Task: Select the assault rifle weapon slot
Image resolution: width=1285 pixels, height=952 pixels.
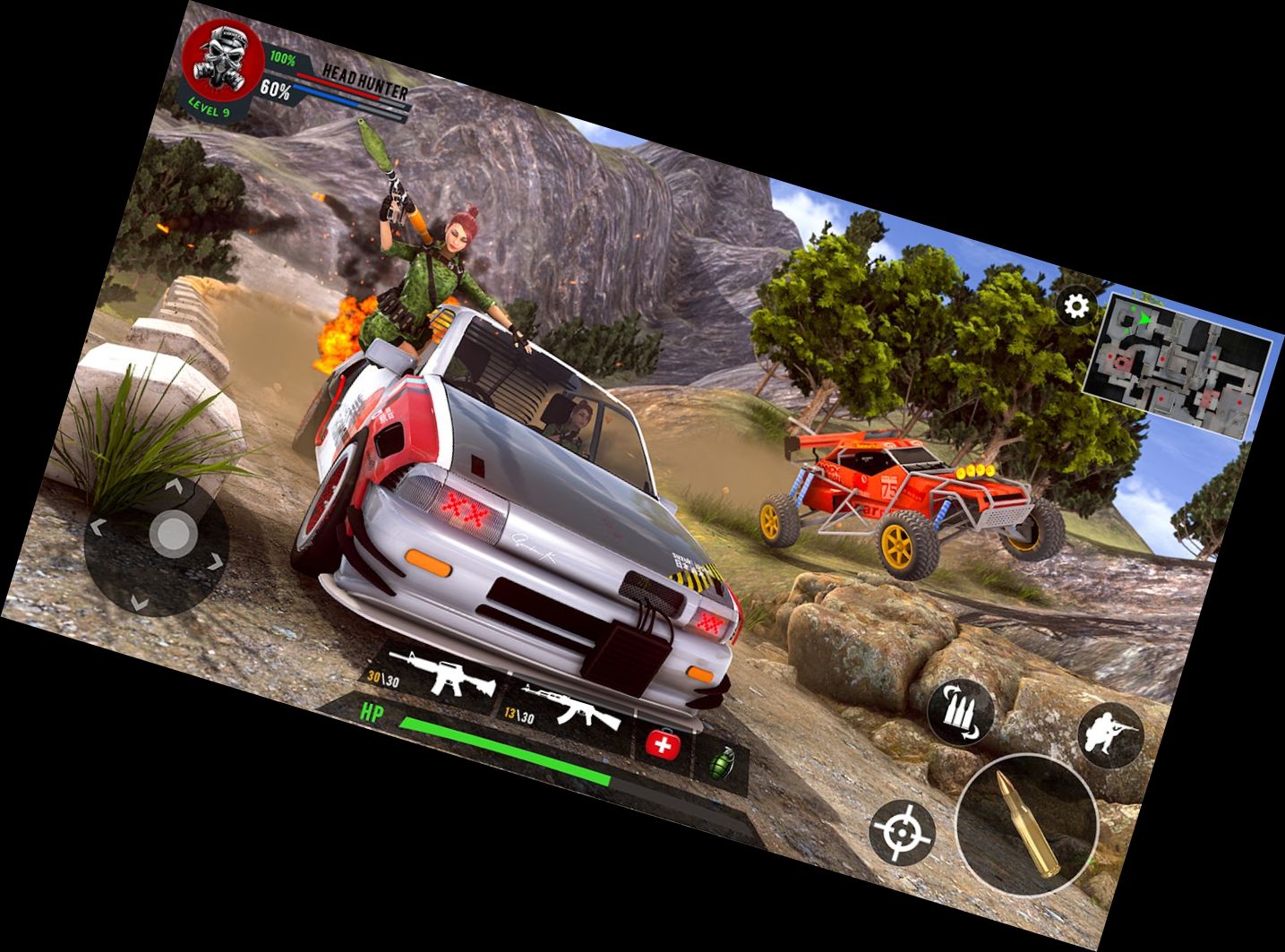Action: 434,677
